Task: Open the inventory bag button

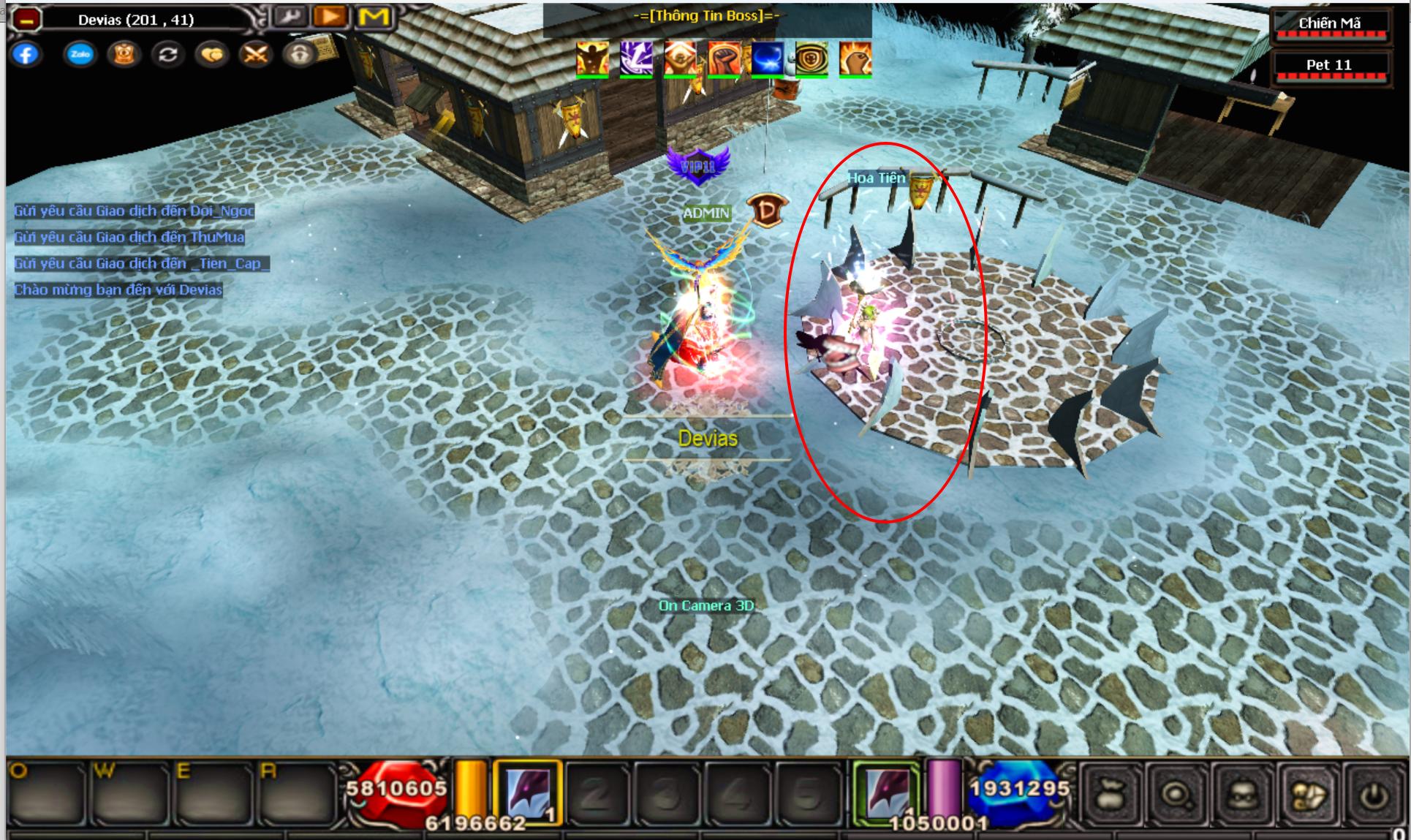Action: [1111, 795]
